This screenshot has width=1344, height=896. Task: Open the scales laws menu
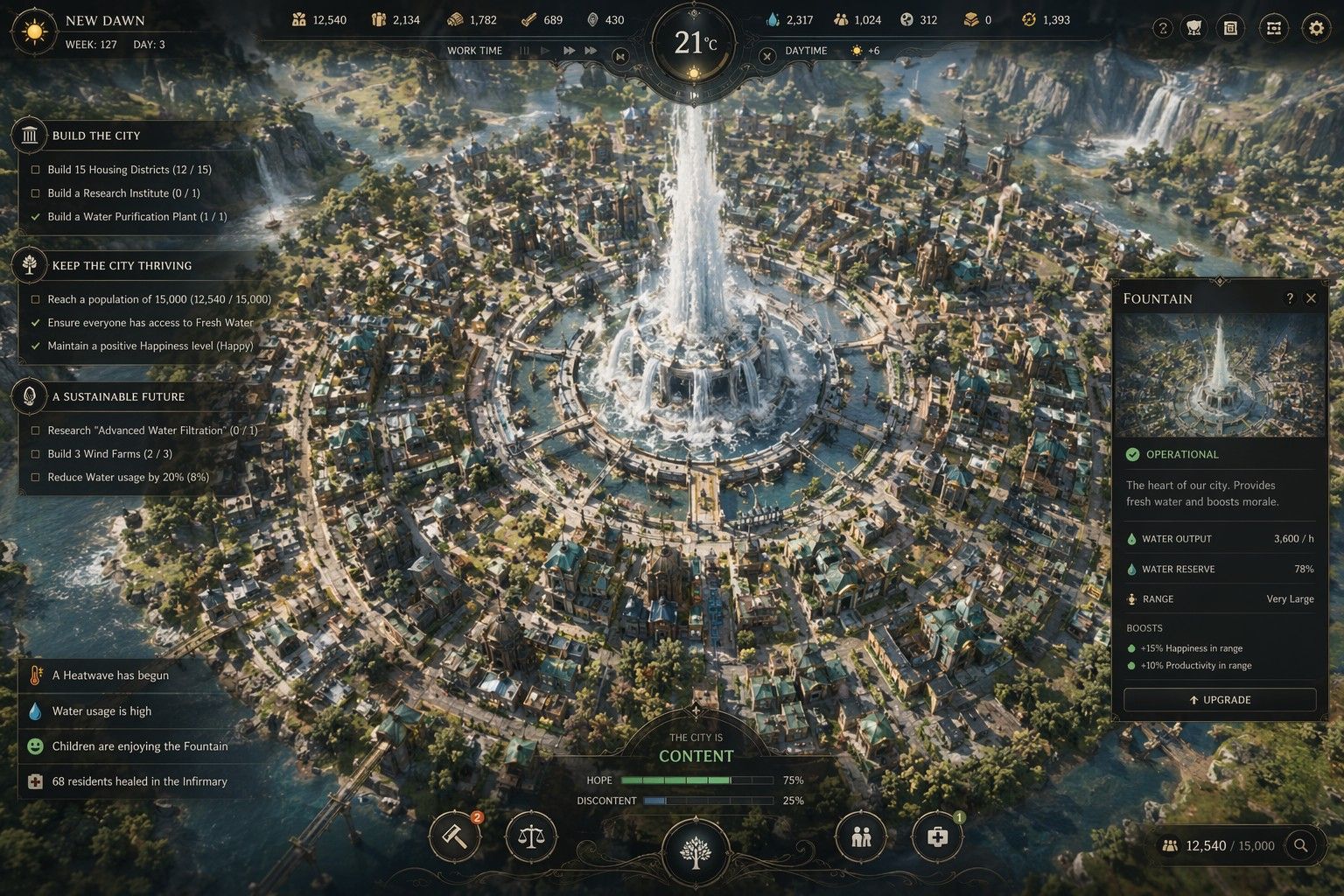click(x=530, y=837)
